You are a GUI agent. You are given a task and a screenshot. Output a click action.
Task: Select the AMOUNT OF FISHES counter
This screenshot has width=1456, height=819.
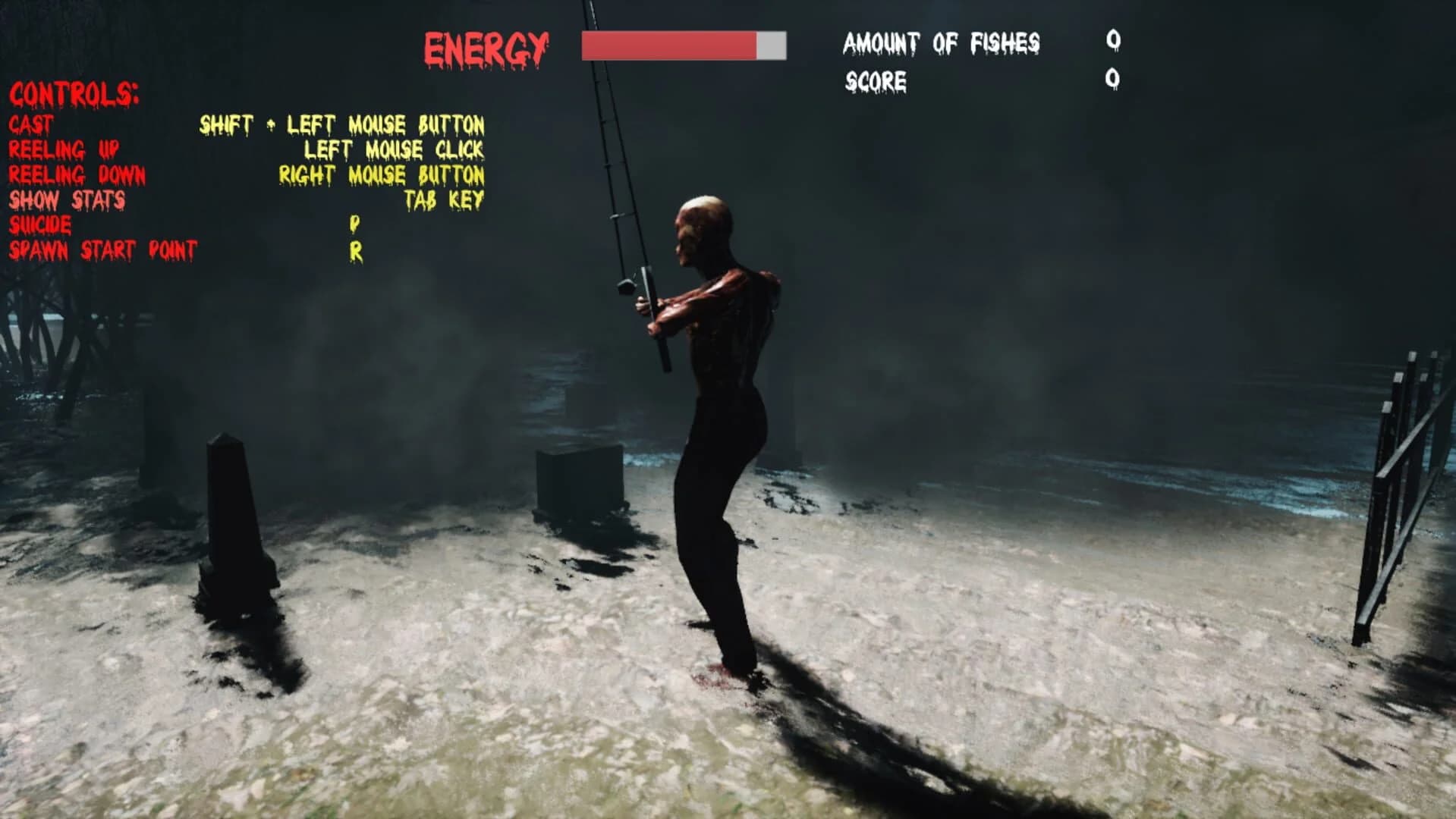click(x=941, y=43)
